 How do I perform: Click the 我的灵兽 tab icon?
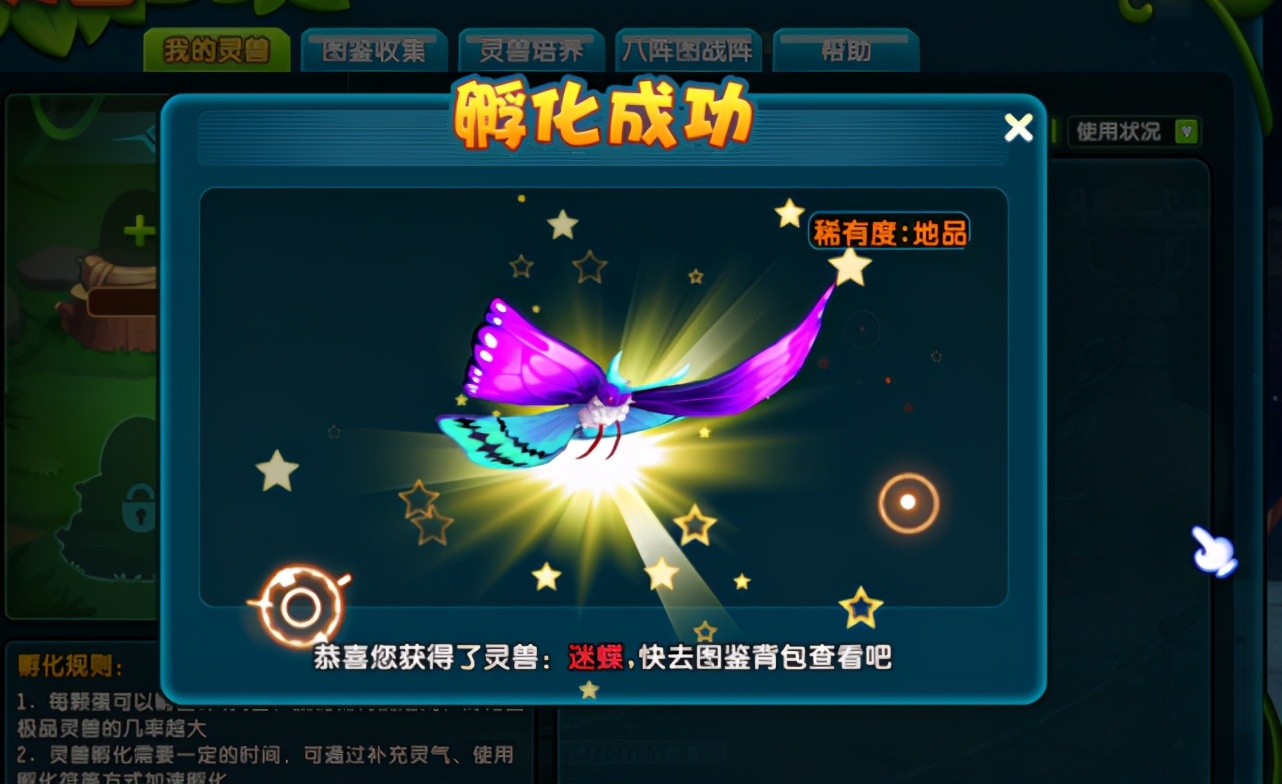pos(216,46)
